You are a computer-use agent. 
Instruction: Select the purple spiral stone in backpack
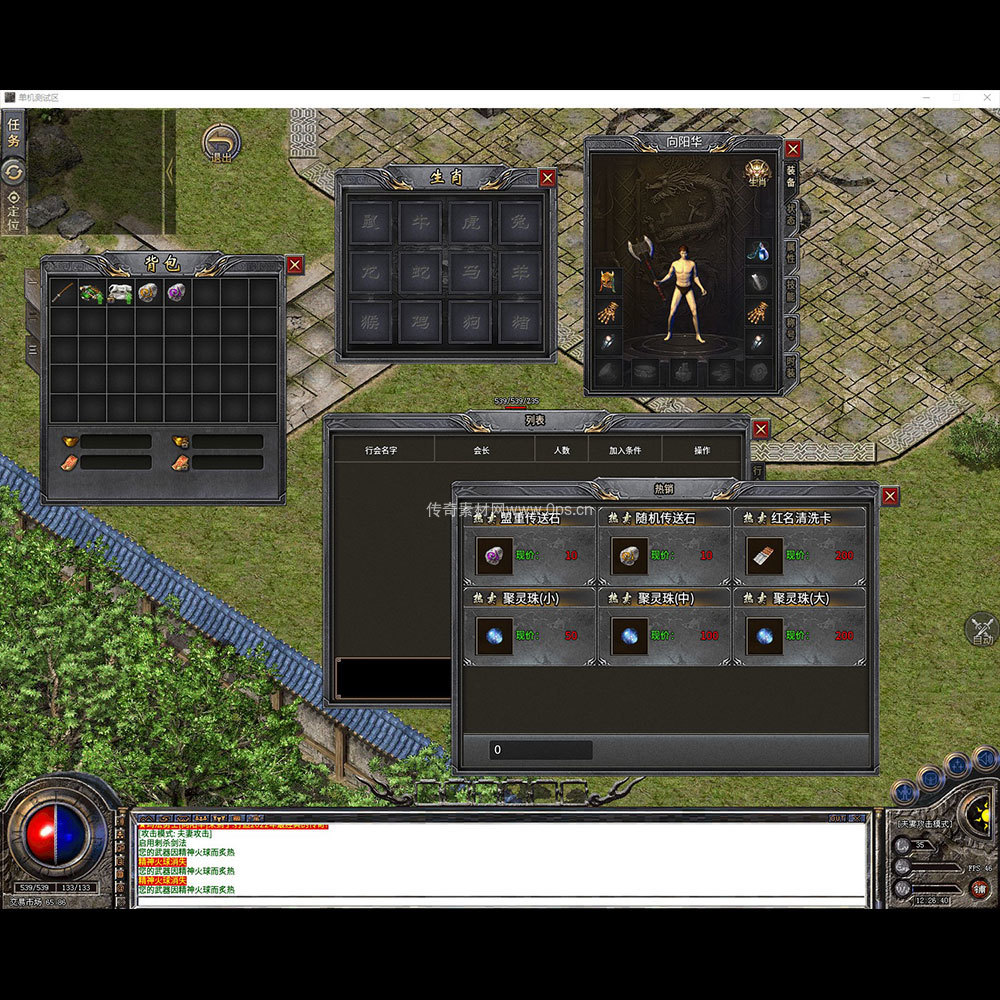(177, 293)
